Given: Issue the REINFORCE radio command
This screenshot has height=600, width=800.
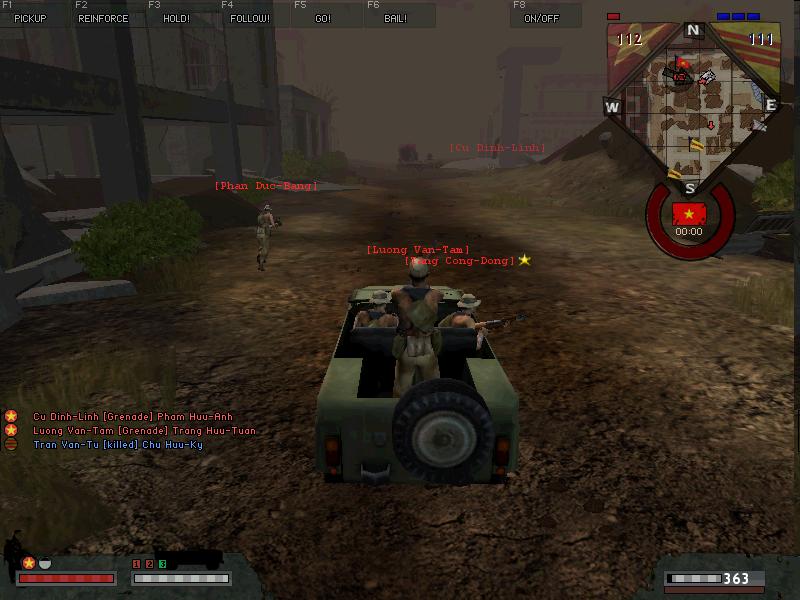Looking at the screenshot, I should coord(103,18).
